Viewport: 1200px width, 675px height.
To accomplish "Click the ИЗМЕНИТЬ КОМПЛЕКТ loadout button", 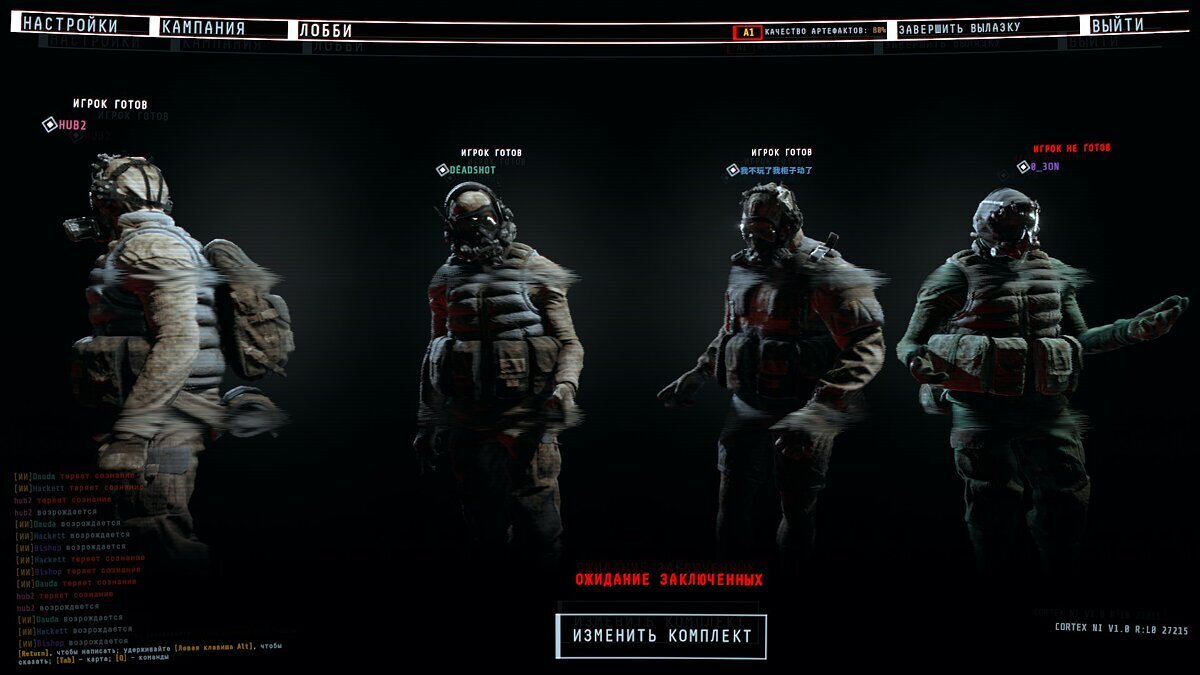I will click(x=661, y=636).
